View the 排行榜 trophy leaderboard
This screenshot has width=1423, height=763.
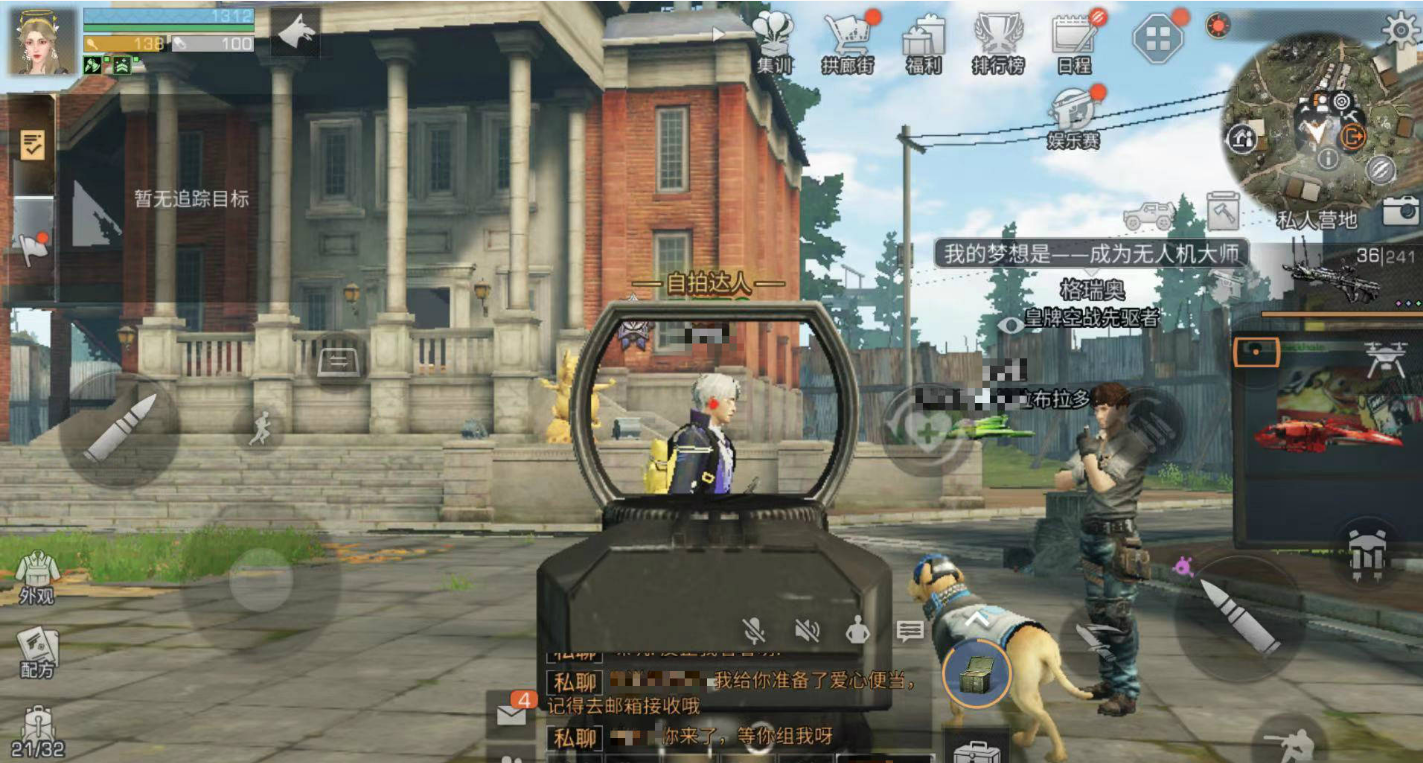click(997, 42)
